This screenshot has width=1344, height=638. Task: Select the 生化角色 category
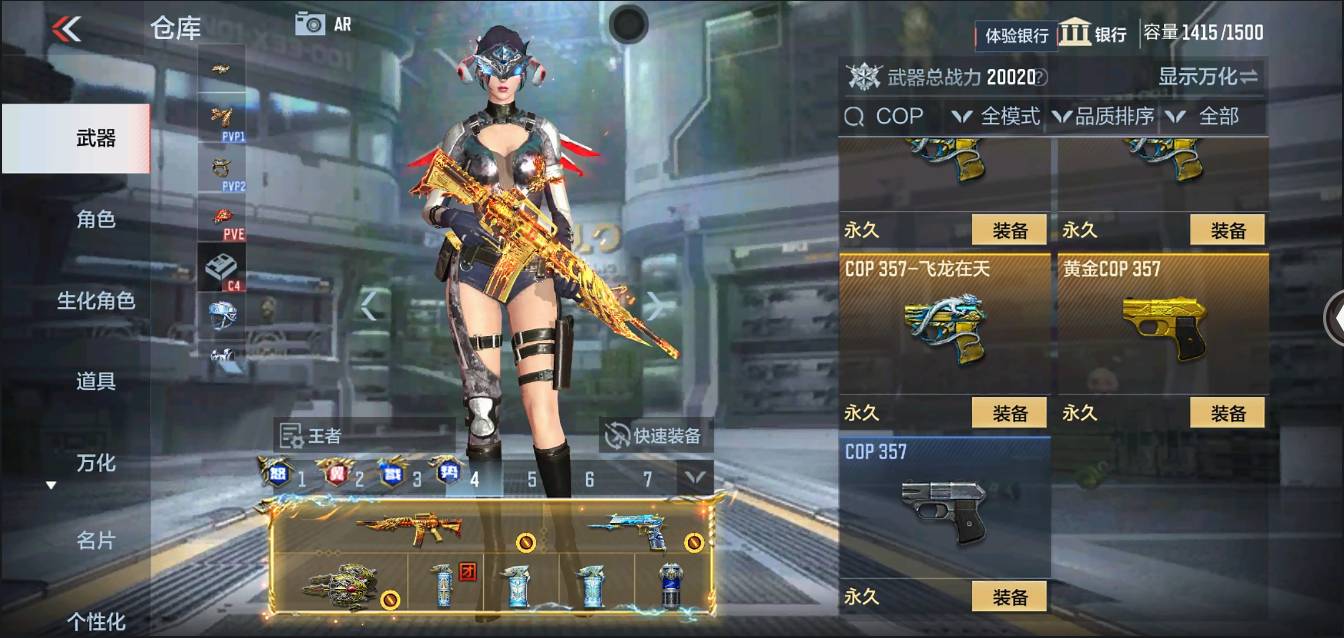[96, 301]
